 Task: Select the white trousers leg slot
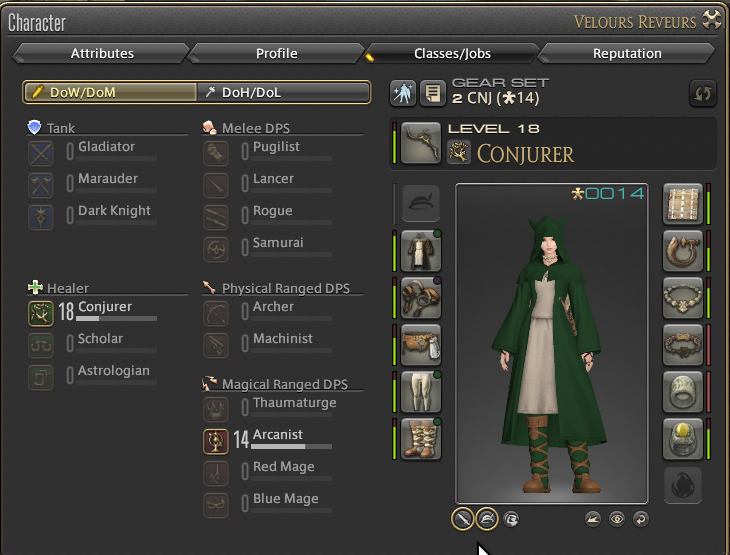tap(421, 391)
